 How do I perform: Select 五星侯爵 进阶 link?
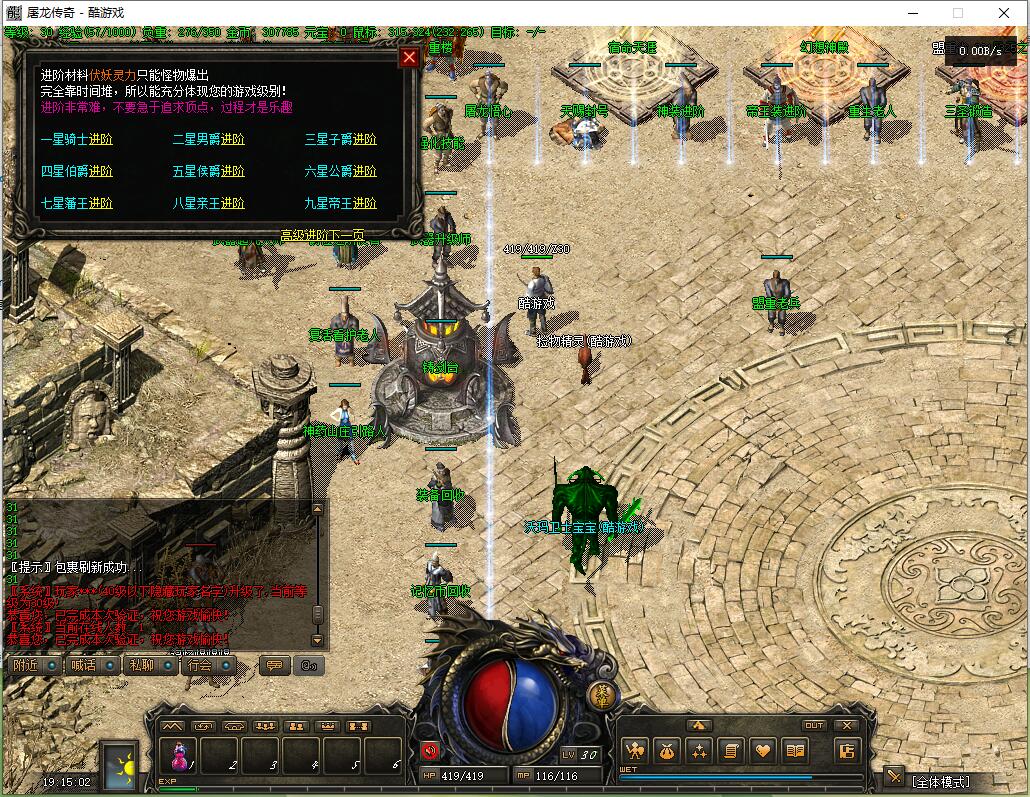click(x=209, y=172)
